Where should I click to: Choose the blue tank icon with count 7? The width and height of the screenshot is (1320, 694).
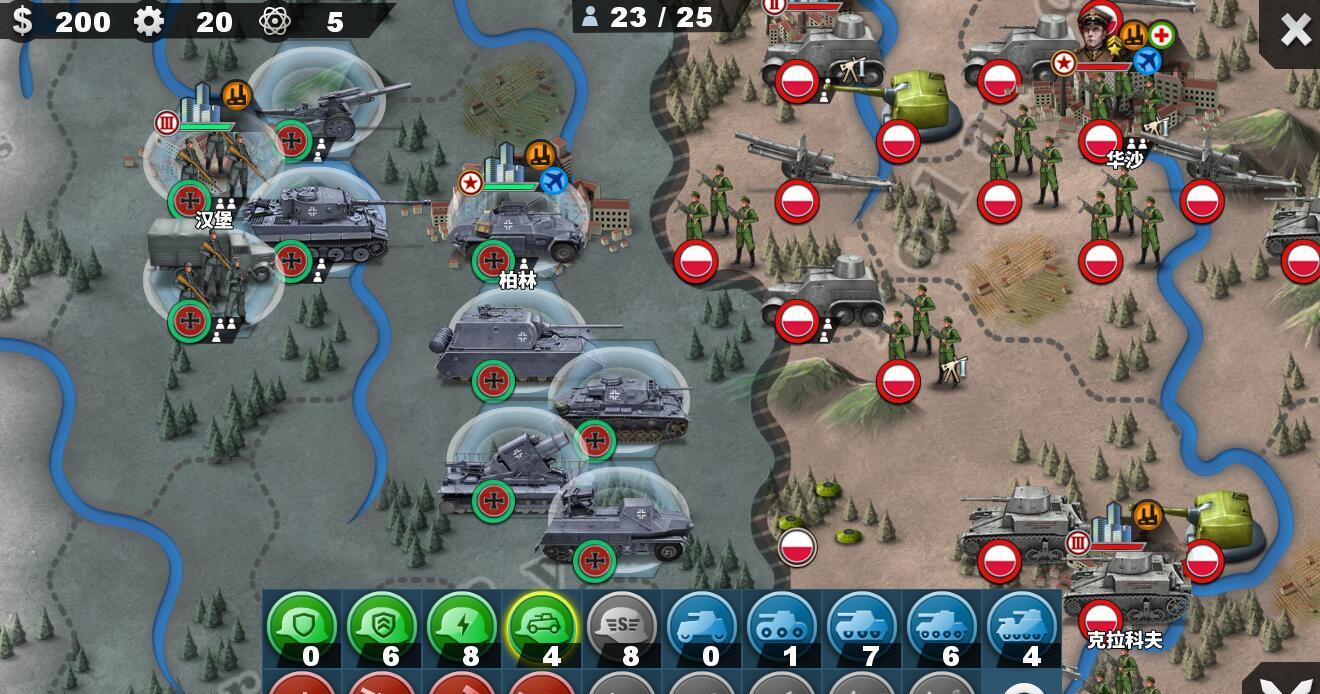tap(862, 627)
